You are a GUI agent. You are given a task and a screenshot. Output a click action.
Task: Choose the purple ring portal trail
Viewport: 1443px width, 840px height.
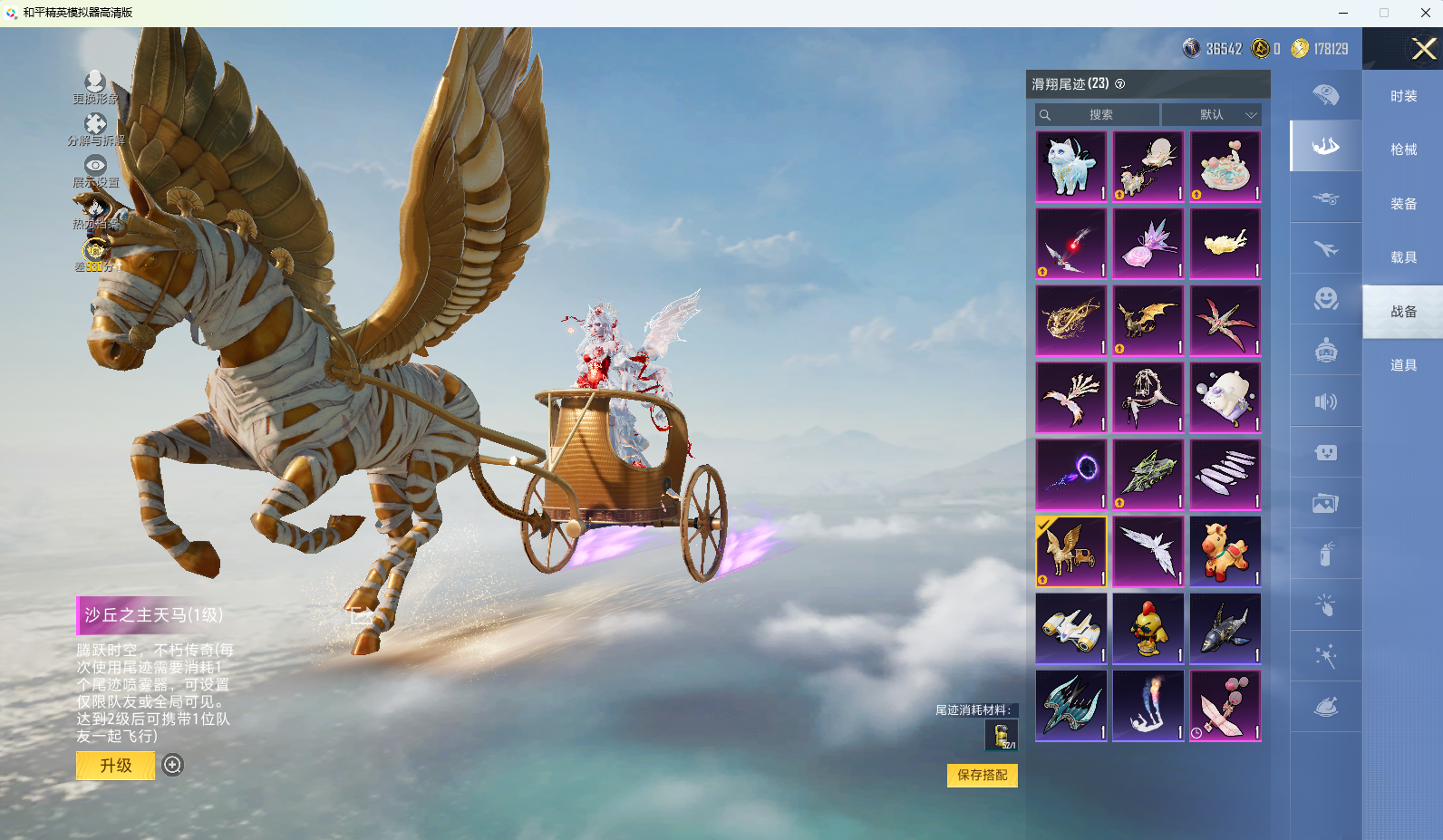(x=1071, y=475)
